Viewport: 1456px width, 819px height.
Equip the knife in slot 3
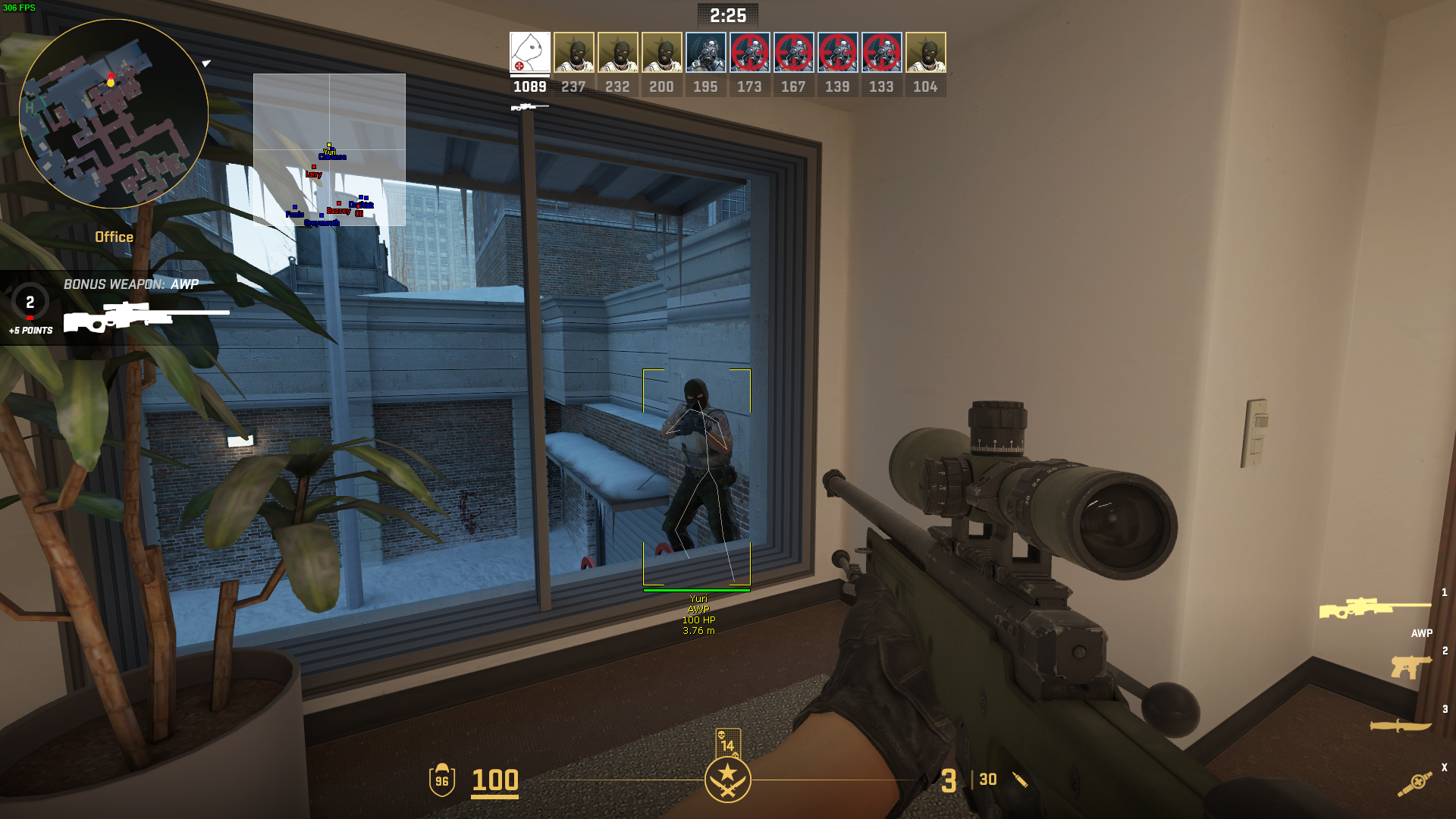point(1401,726)
